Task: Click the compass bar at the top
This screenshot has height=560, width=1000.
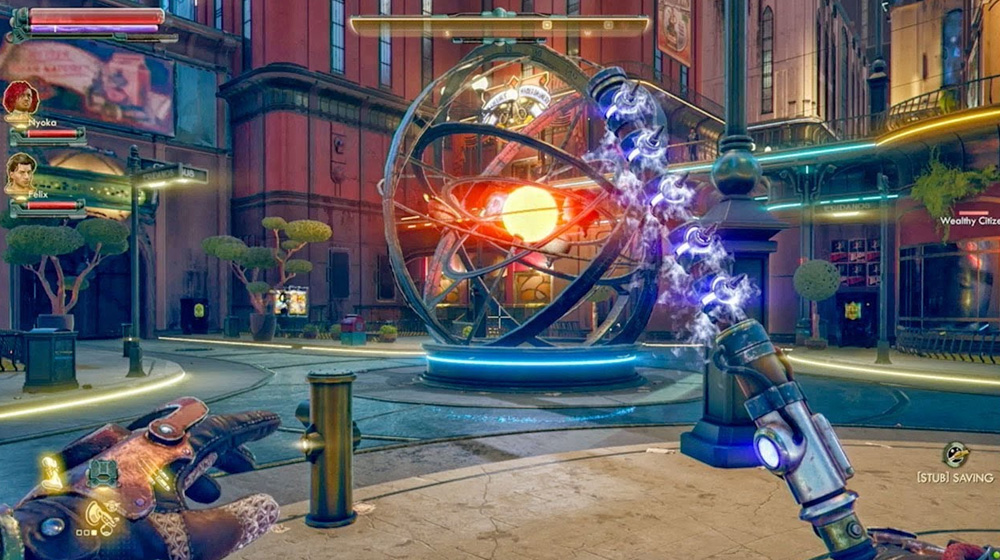Action: pos(499,25)
